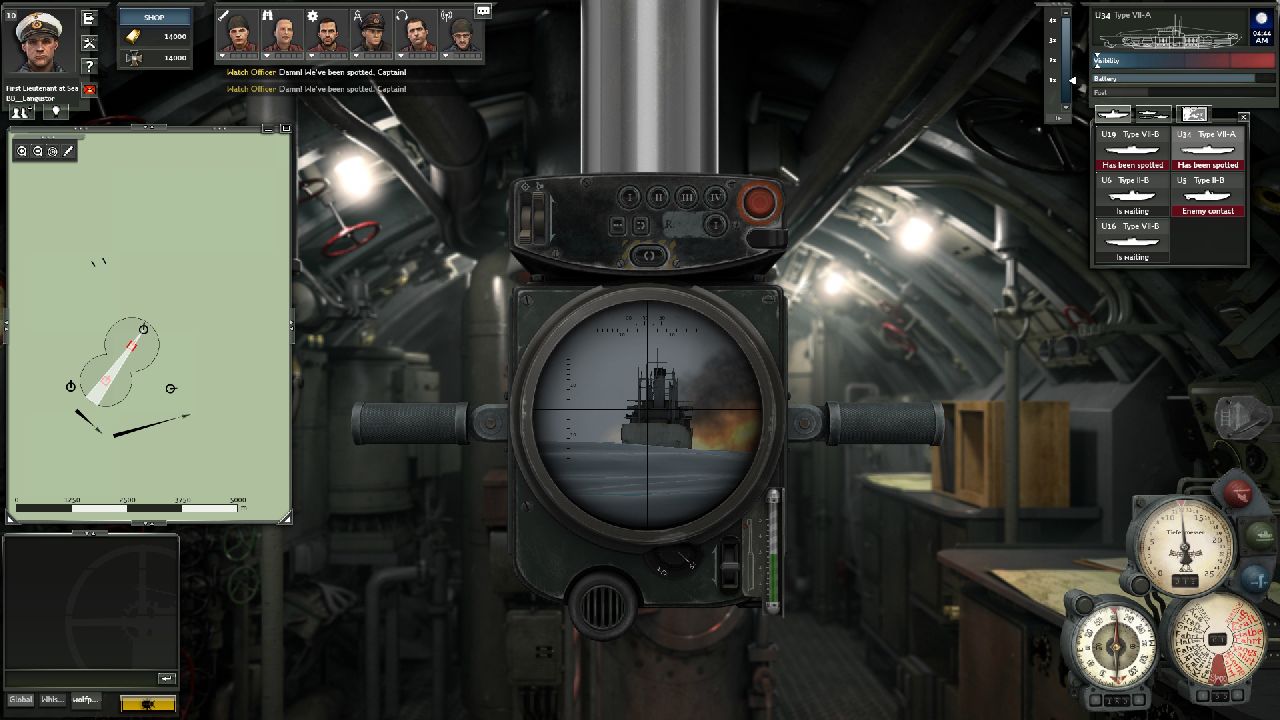Toggle the chat bubble icon on the crew bar
Viewport: 1280px width, 720px height.
tap(483, 10)
